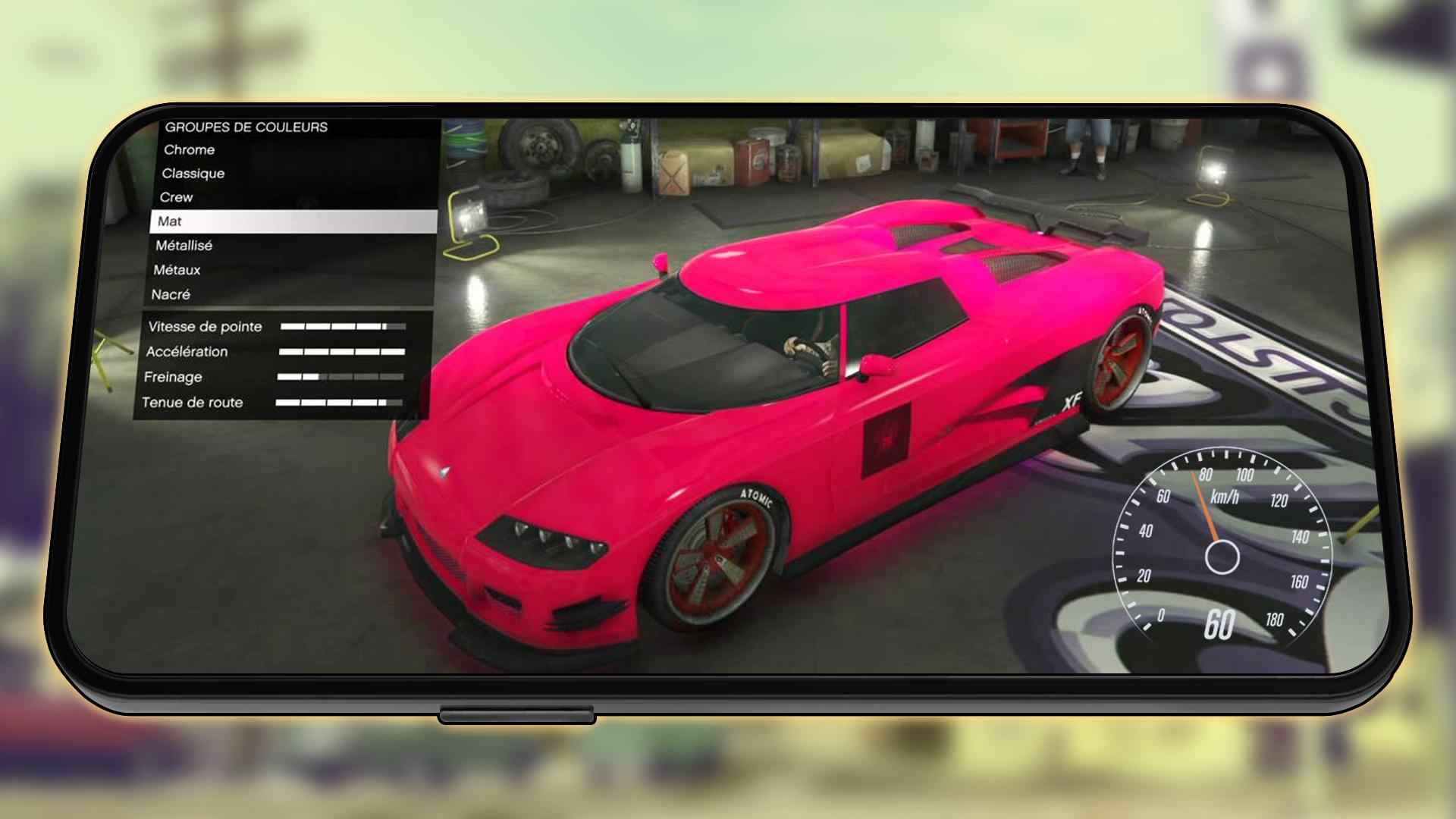Select the Classique color group
The height and width of the screenshot is (819, 1456).
(193, 174)
